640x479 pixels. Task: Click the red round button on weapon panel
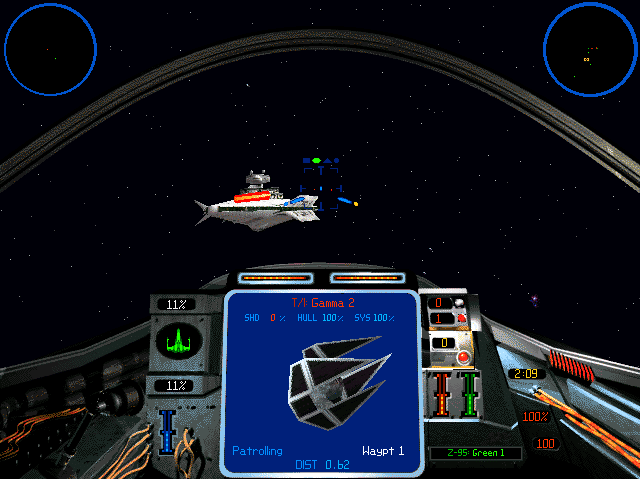pos(464,358)
